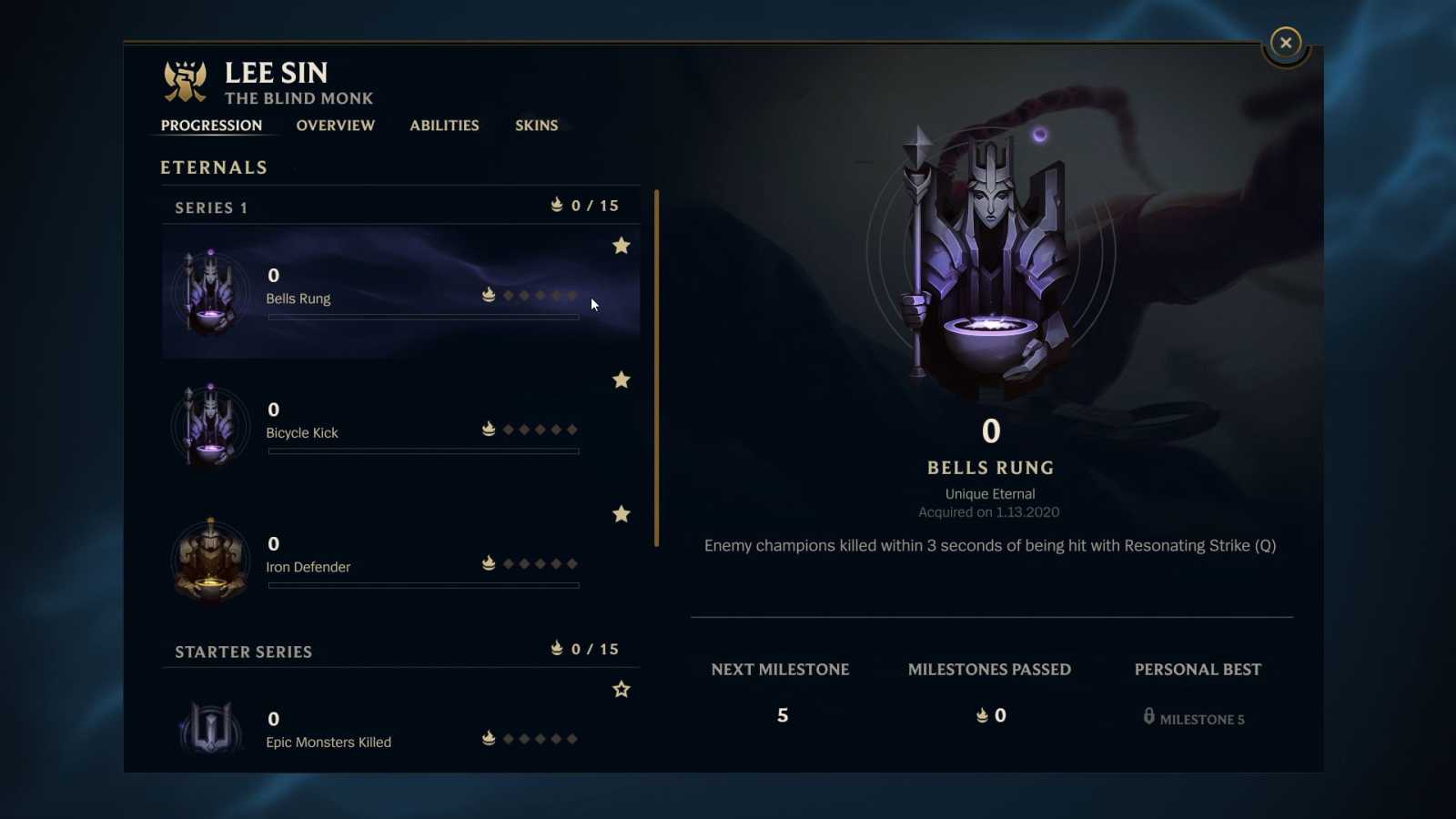
Task: Toggle the star on Bicycle Kick
Action: click(622, 380)
